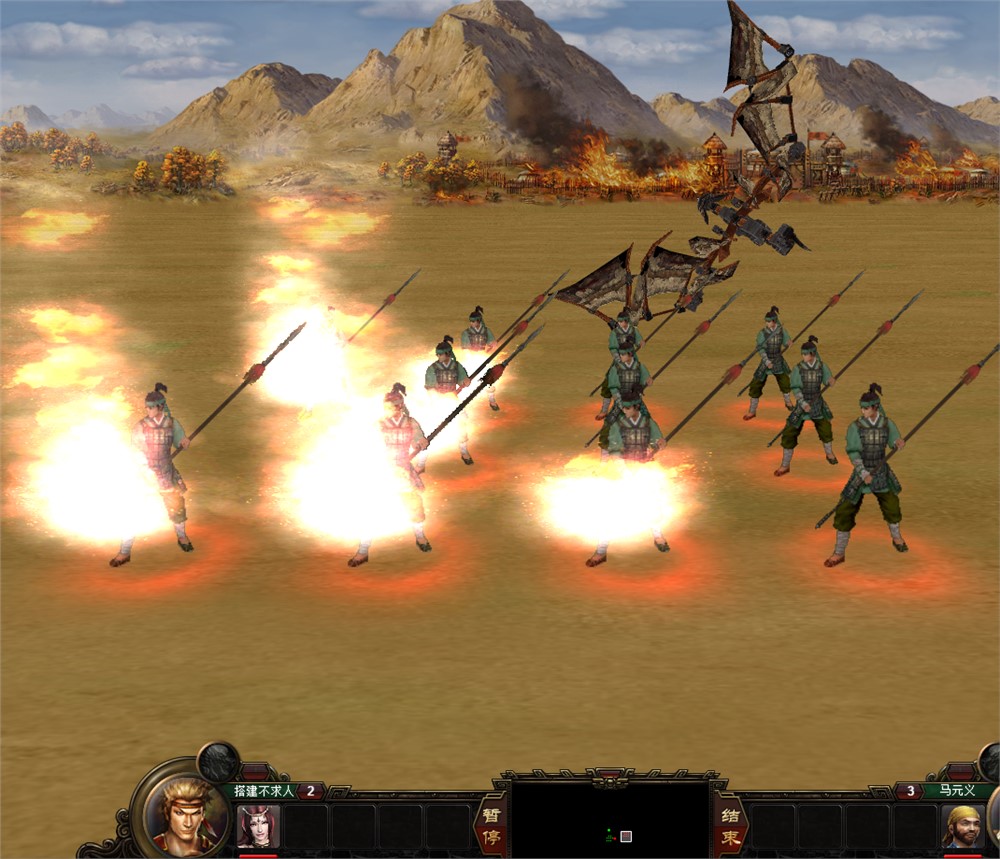Viewport: 1000px width, 859px height.
Task: Click the round orb above the hero portrait
Action: pos(217,762)
